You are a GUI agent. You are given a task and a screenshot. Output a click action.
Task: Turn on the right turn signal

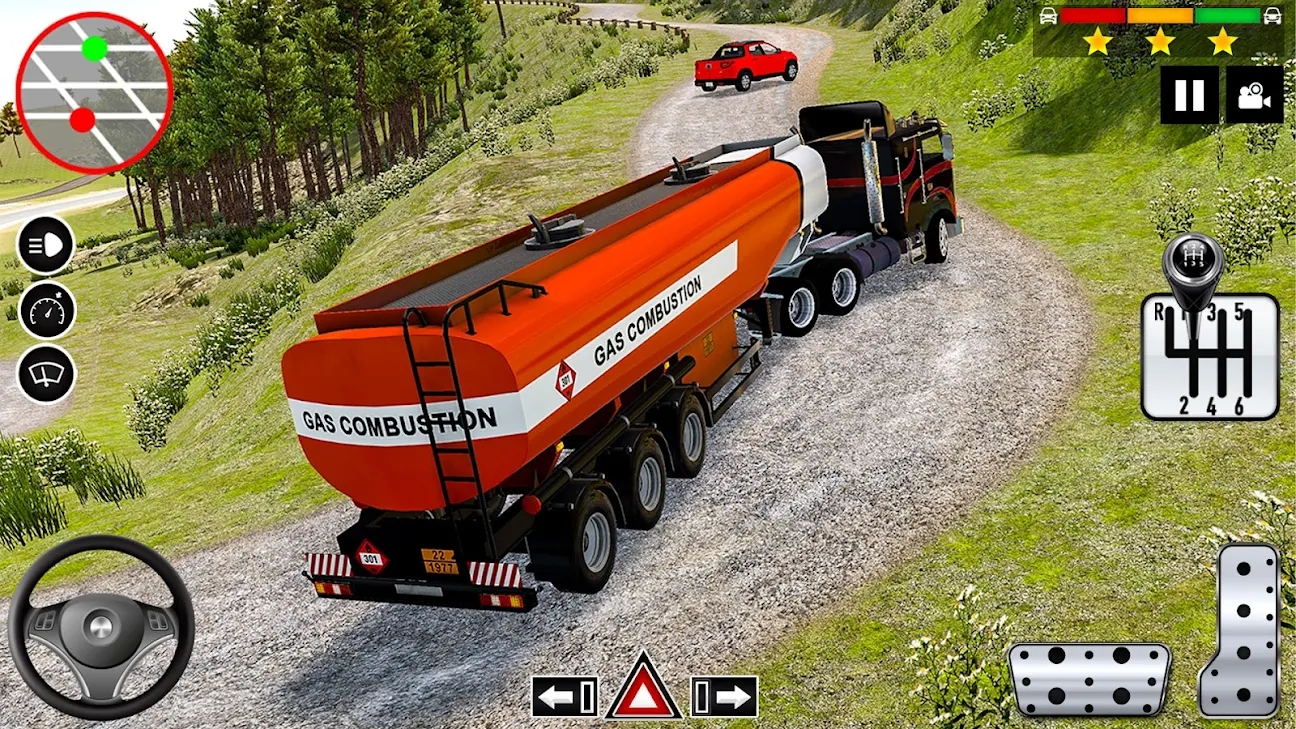pyautogui.click(x=724, y=696)
